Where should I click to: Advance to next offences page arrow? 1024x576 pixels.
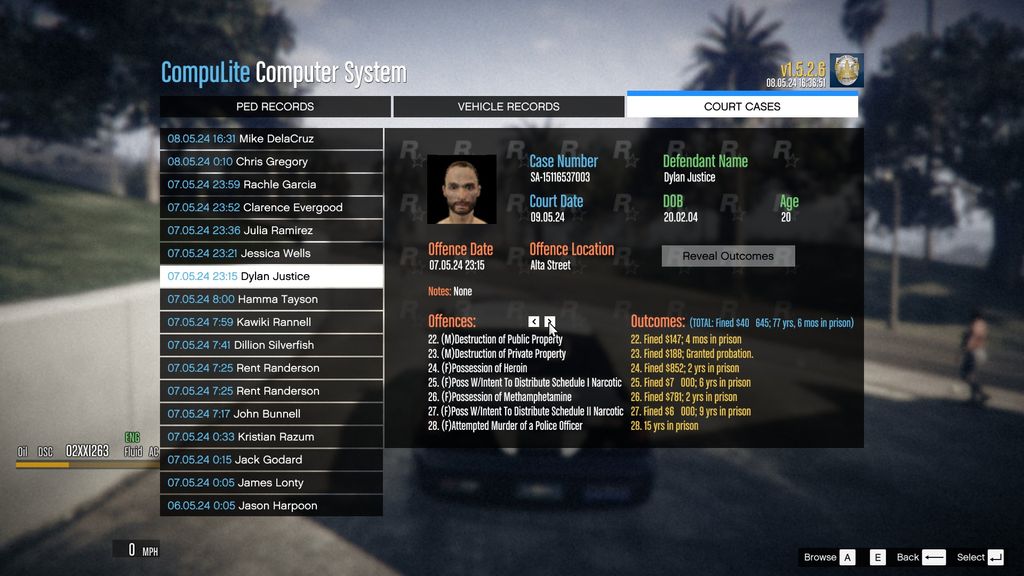pyautogui.click(x=549, y=322)
